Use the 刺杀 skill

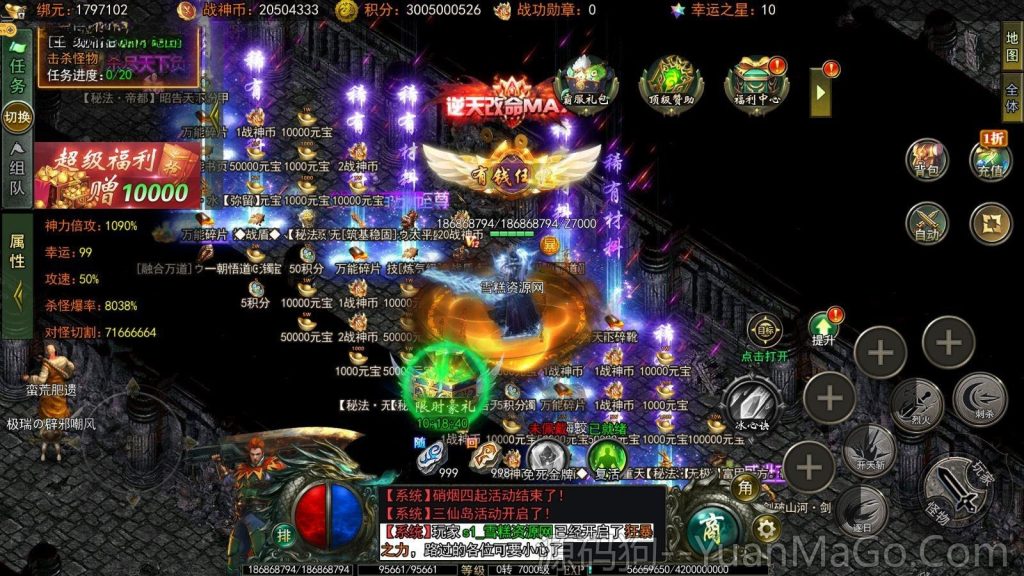click(x=979, y=398)
